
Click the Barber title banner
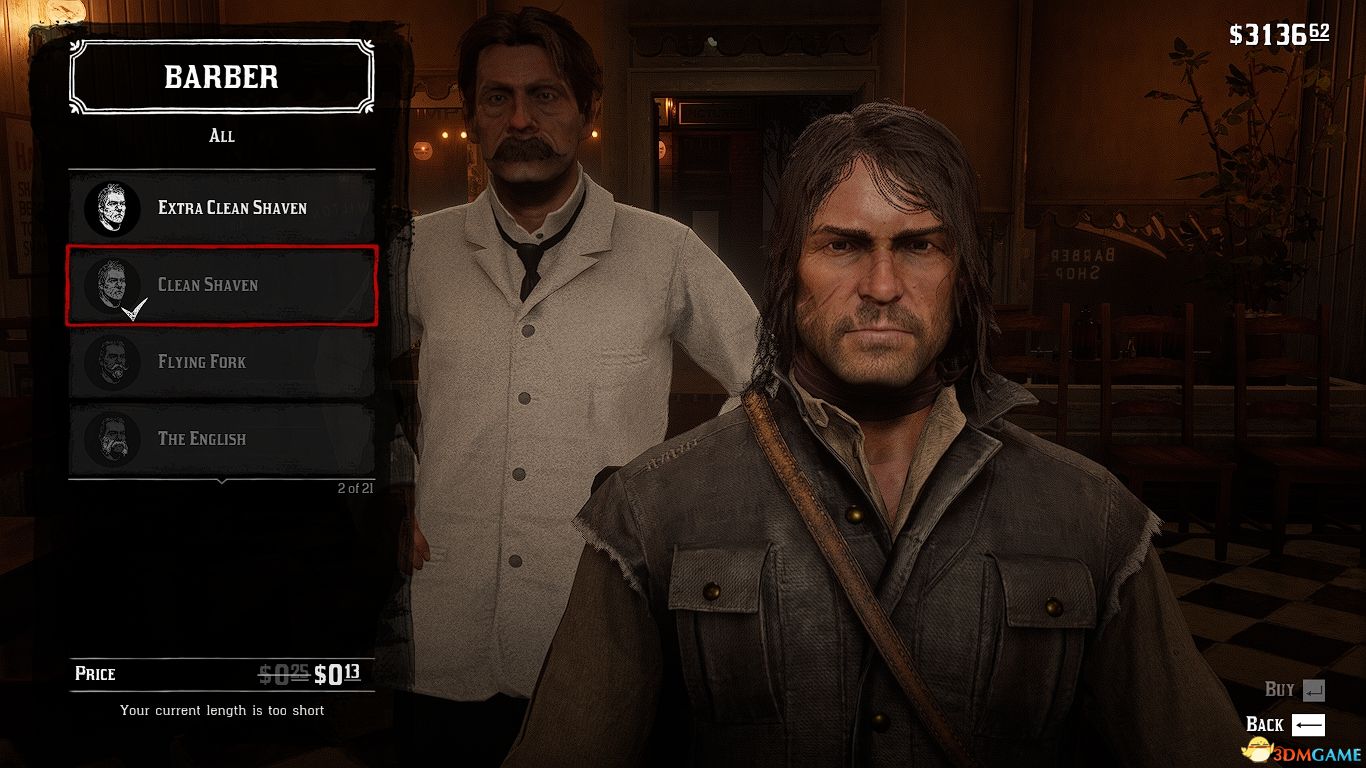[221, 78]
